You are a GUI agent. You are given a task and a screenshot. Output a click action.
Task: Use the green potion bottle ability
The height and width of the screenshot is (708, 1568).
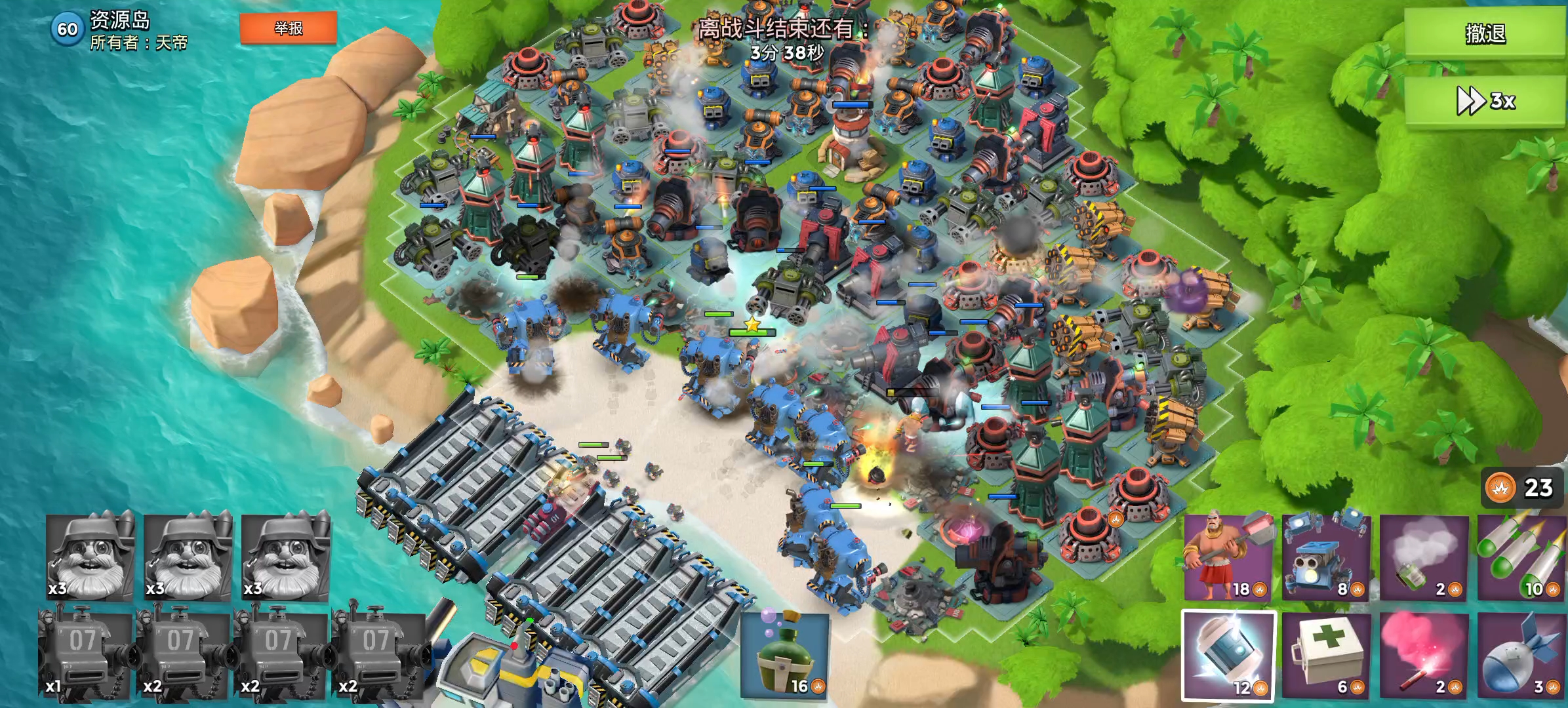click(785, 654)
